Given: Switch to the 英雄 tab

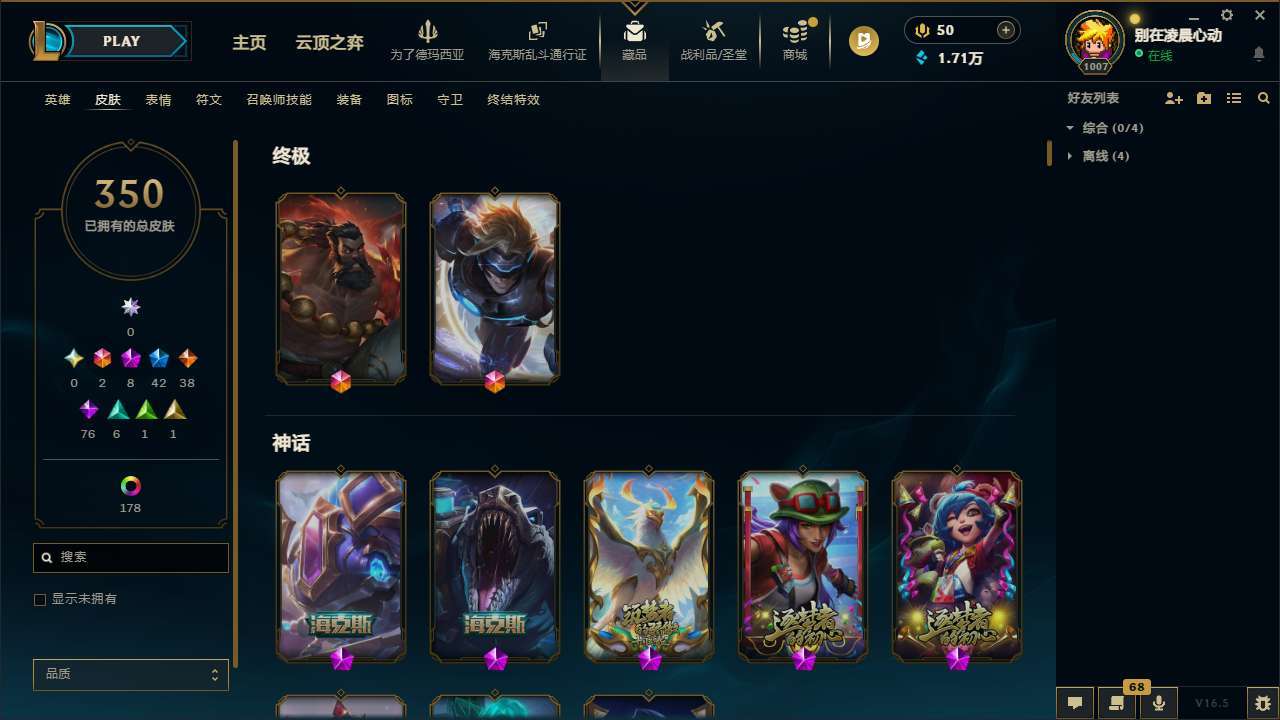Looking at the screenshot, I should pyautogui.click(x=57, y=100).
